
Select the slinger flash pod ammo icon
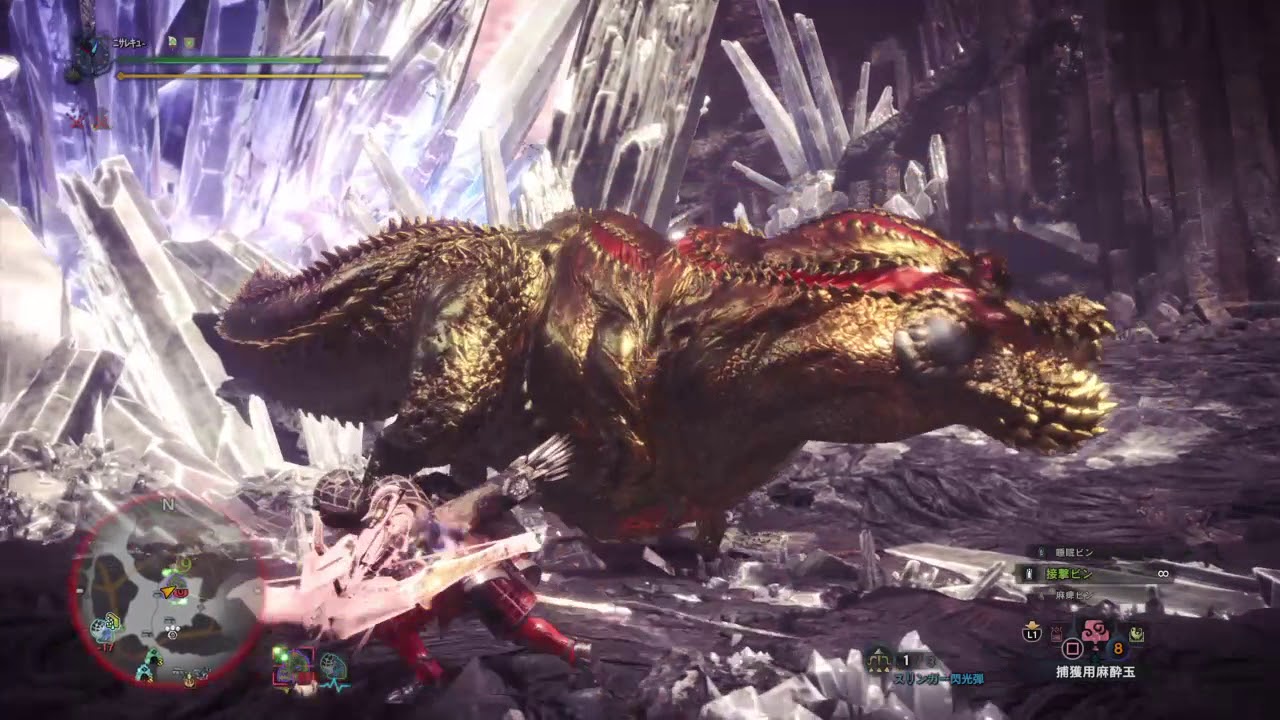(880, 660)
